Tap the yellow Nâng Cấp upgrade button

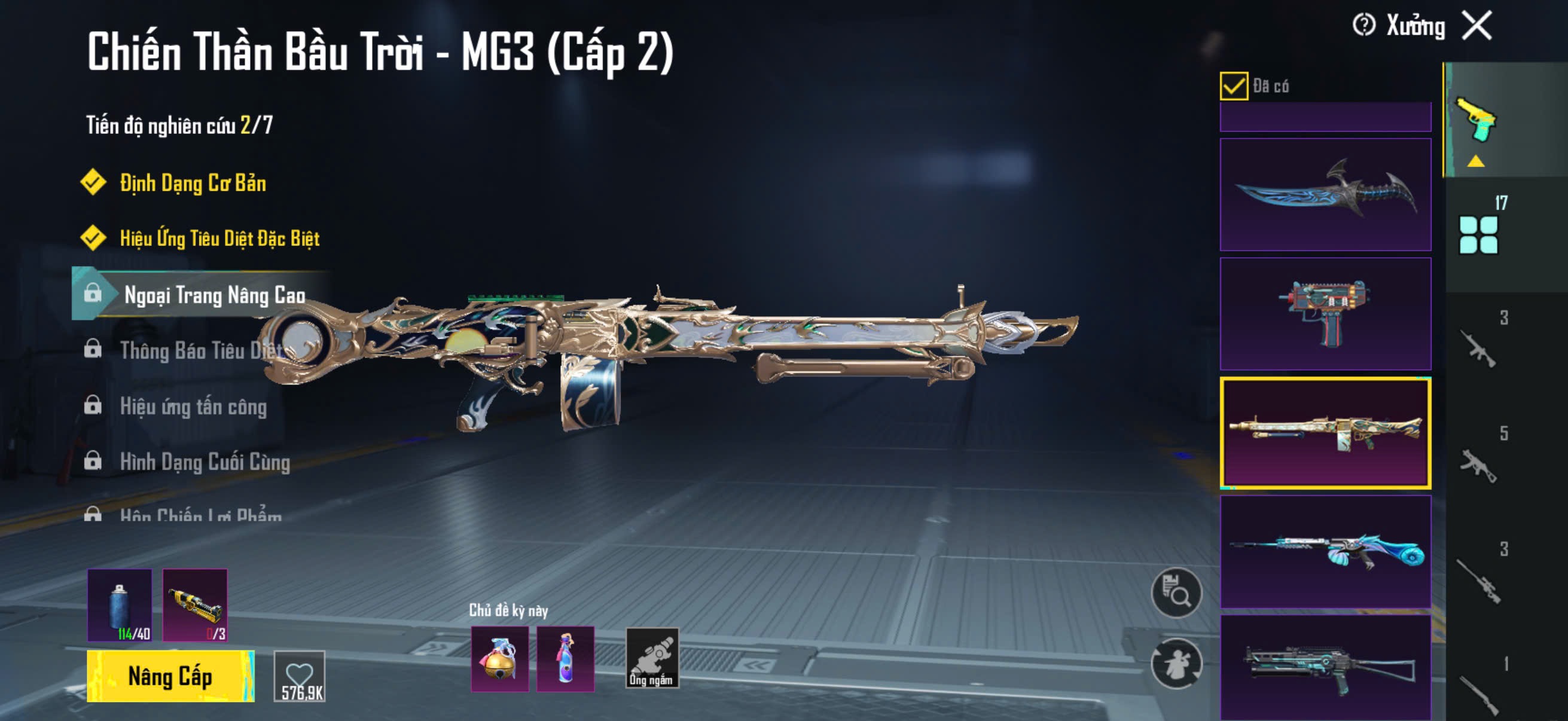pyautogui.click(x=170, y=676)
